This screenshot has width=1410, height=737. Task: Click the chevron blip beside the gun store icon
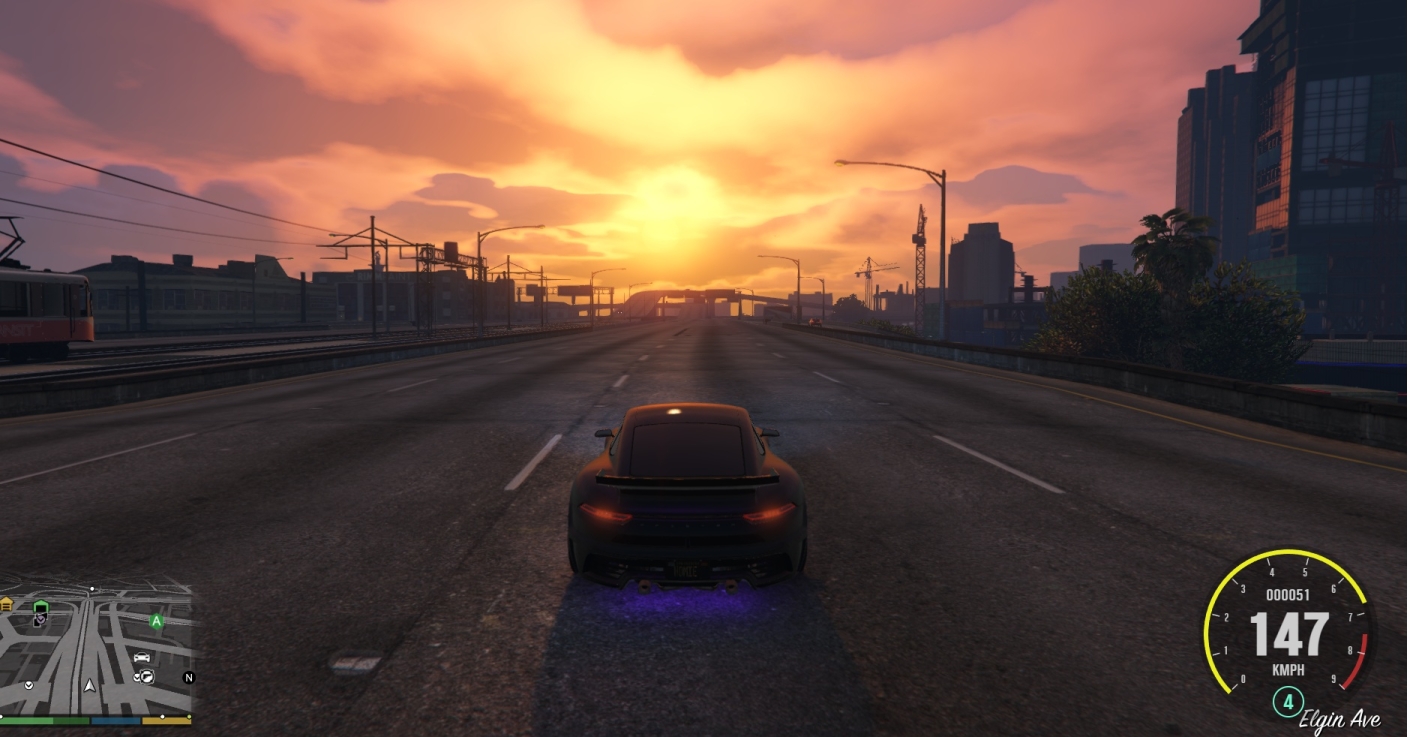(x=136, y=676)
